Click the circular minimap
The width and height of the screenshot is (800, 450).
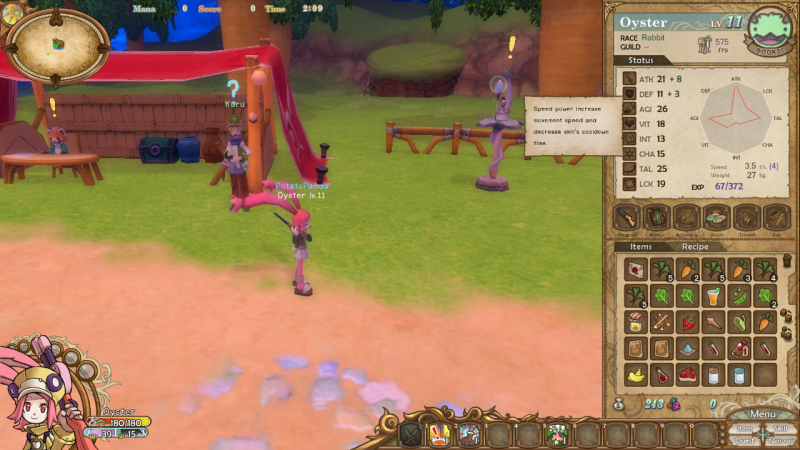57,45
